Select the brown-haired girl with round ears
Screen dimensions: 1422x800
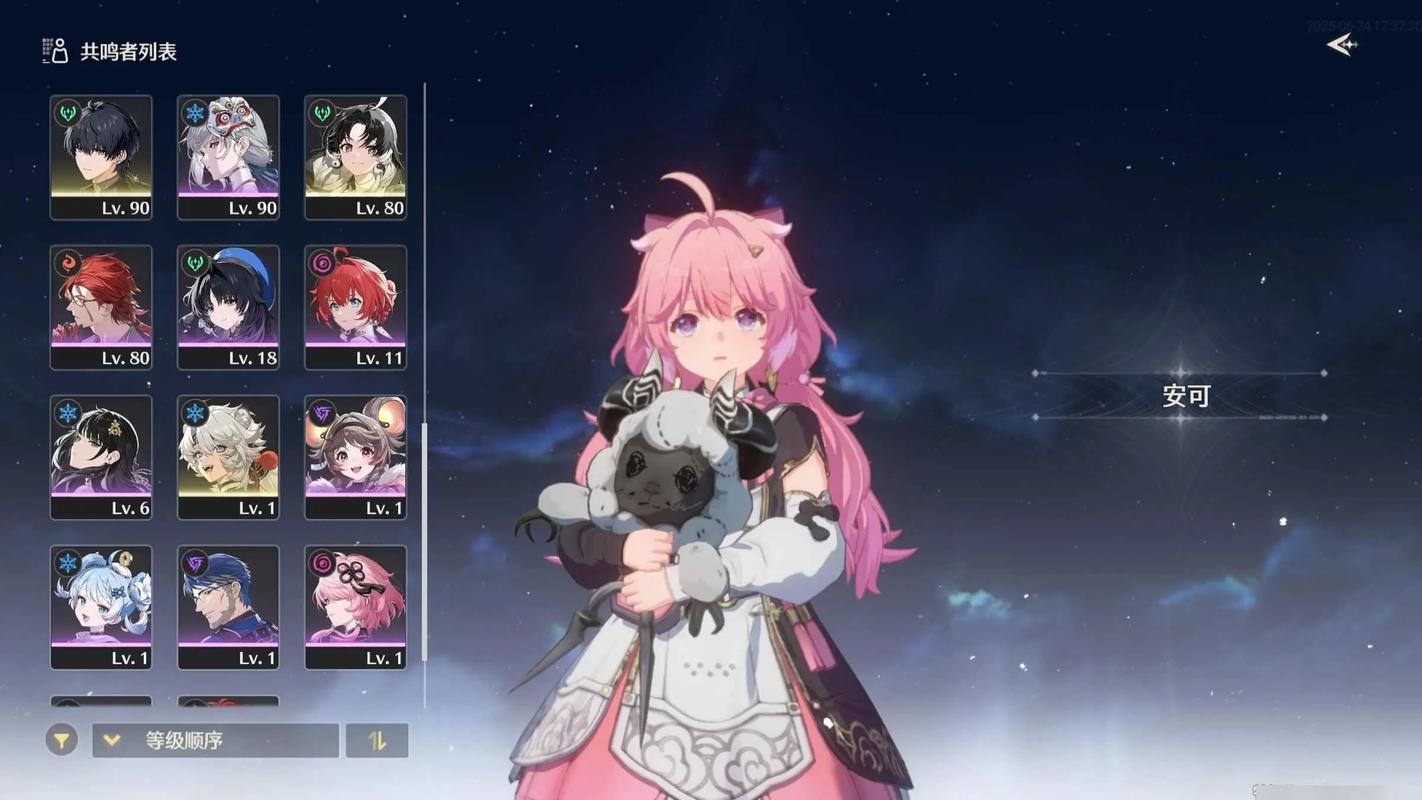click(x=355, y=457)
